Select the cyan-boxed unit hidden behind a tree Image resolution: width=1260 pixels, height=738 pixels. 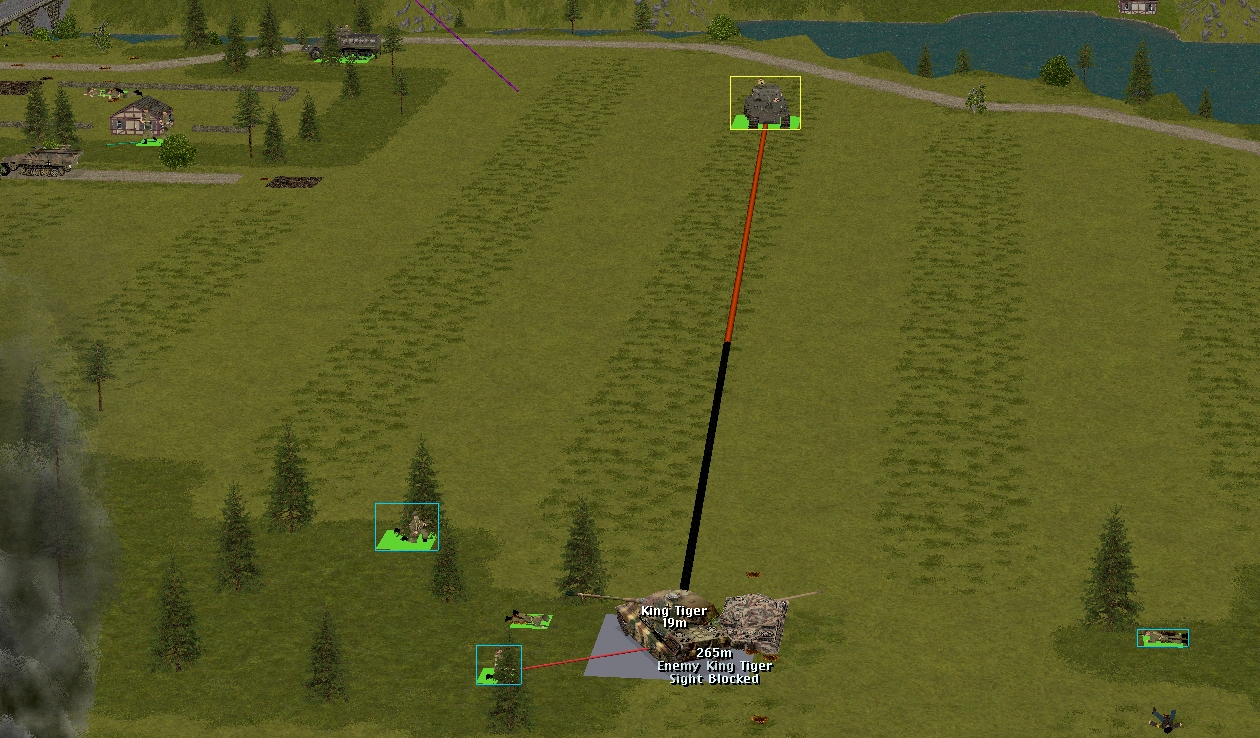498,665
